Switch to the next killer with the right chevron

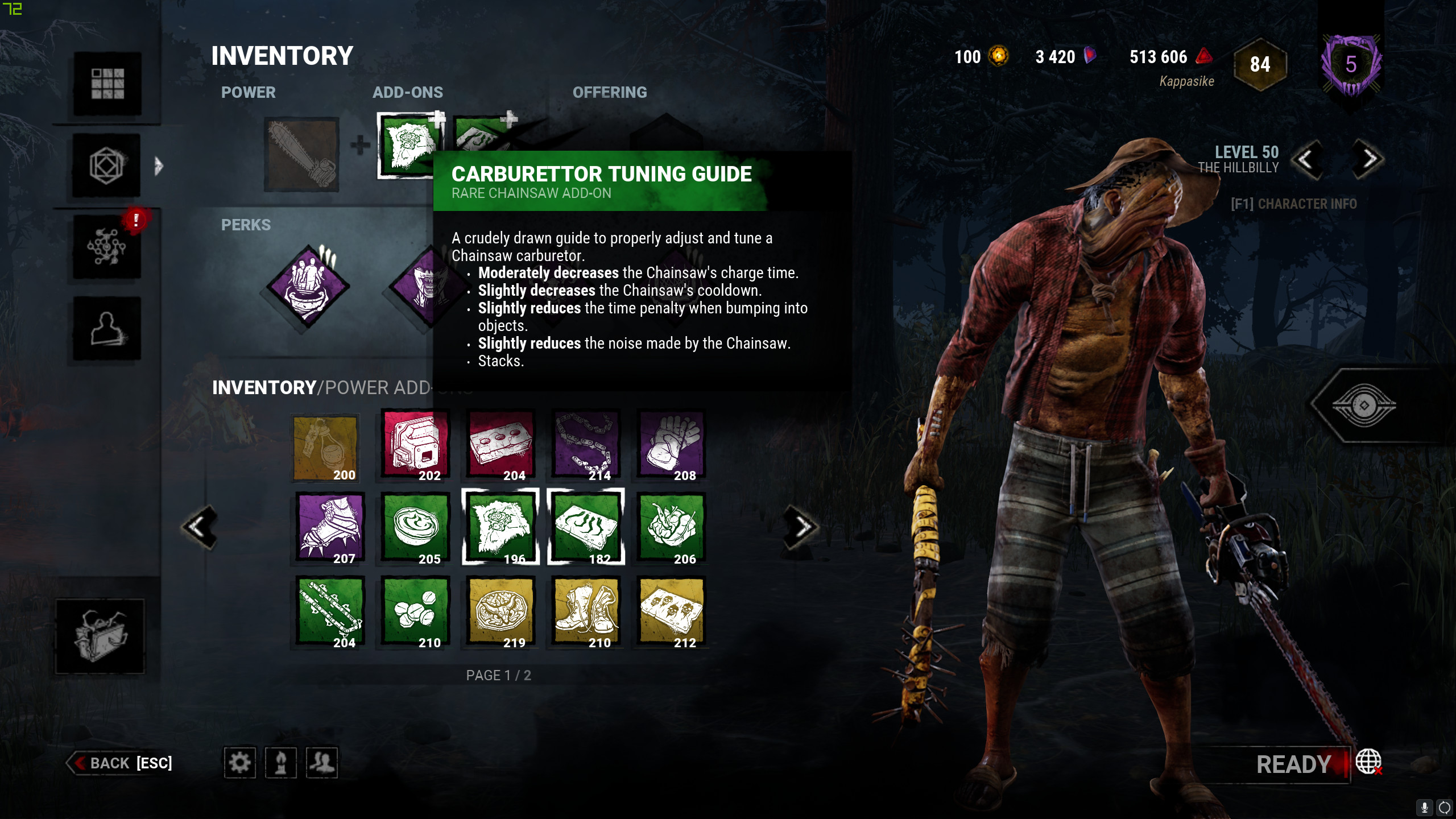(1365, 160)
